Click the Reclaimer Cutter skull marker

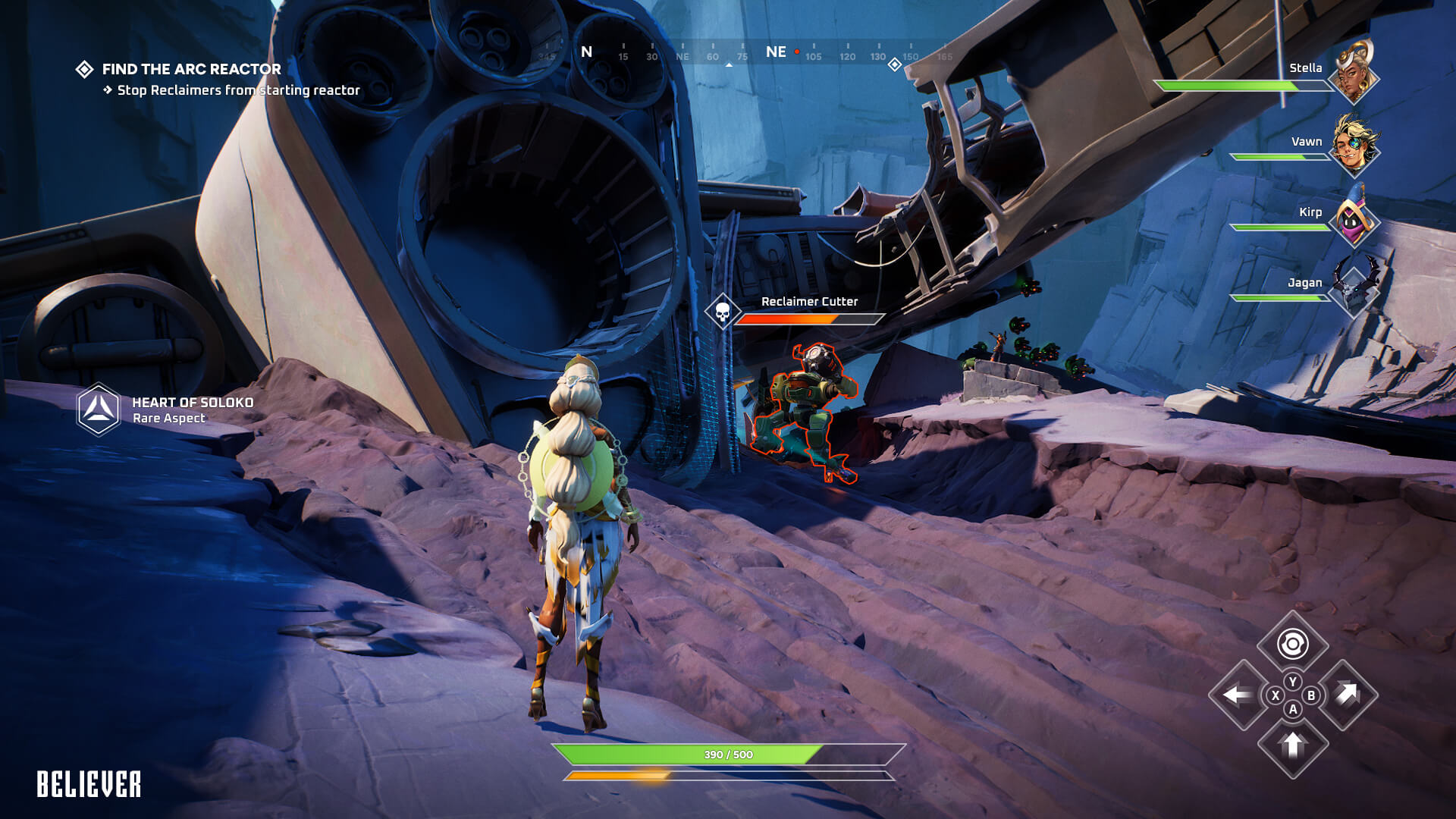tap(723, 311)
